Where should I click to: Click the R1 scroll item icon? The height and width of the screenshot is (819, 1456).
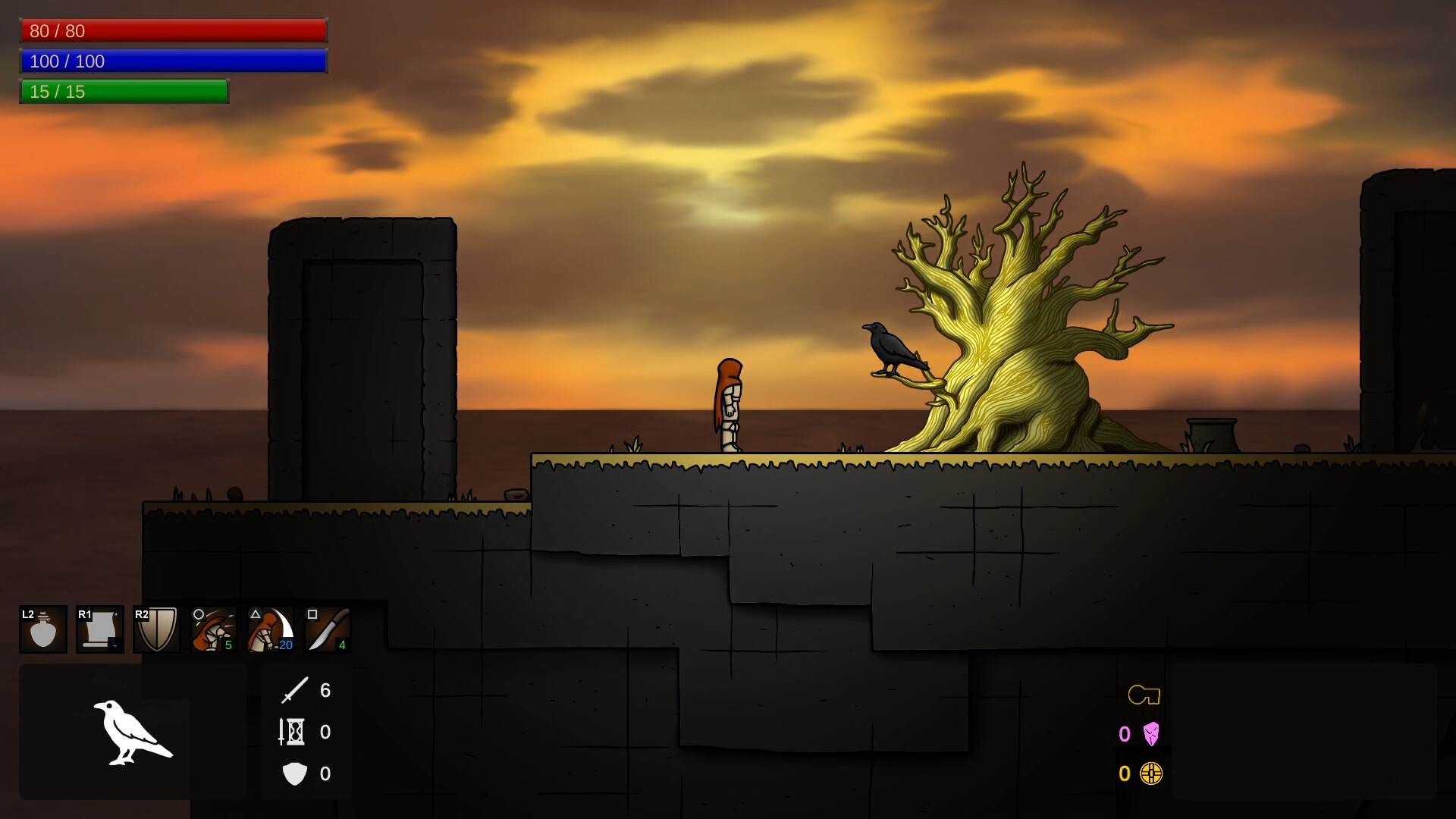[x=99, y=629]
